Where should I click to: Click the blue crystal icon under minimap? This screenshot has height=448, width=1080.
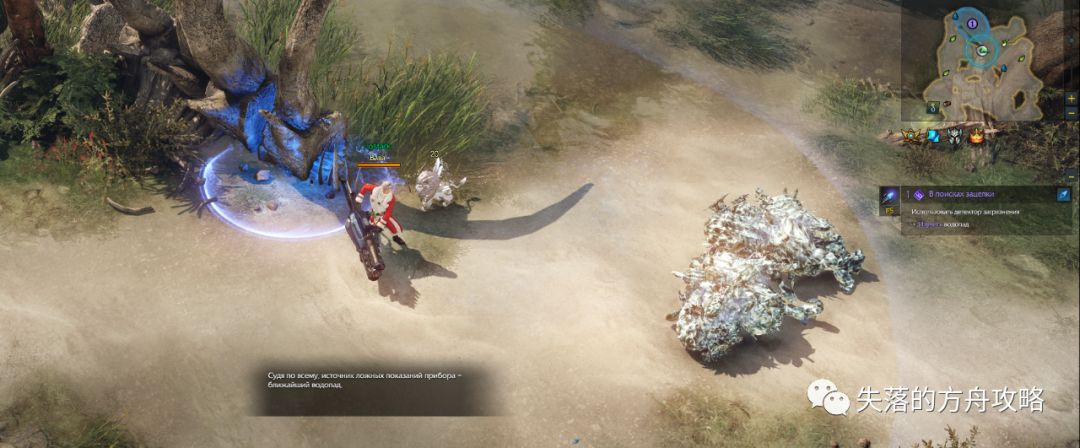pyautogui.click(x=933, y=136)
